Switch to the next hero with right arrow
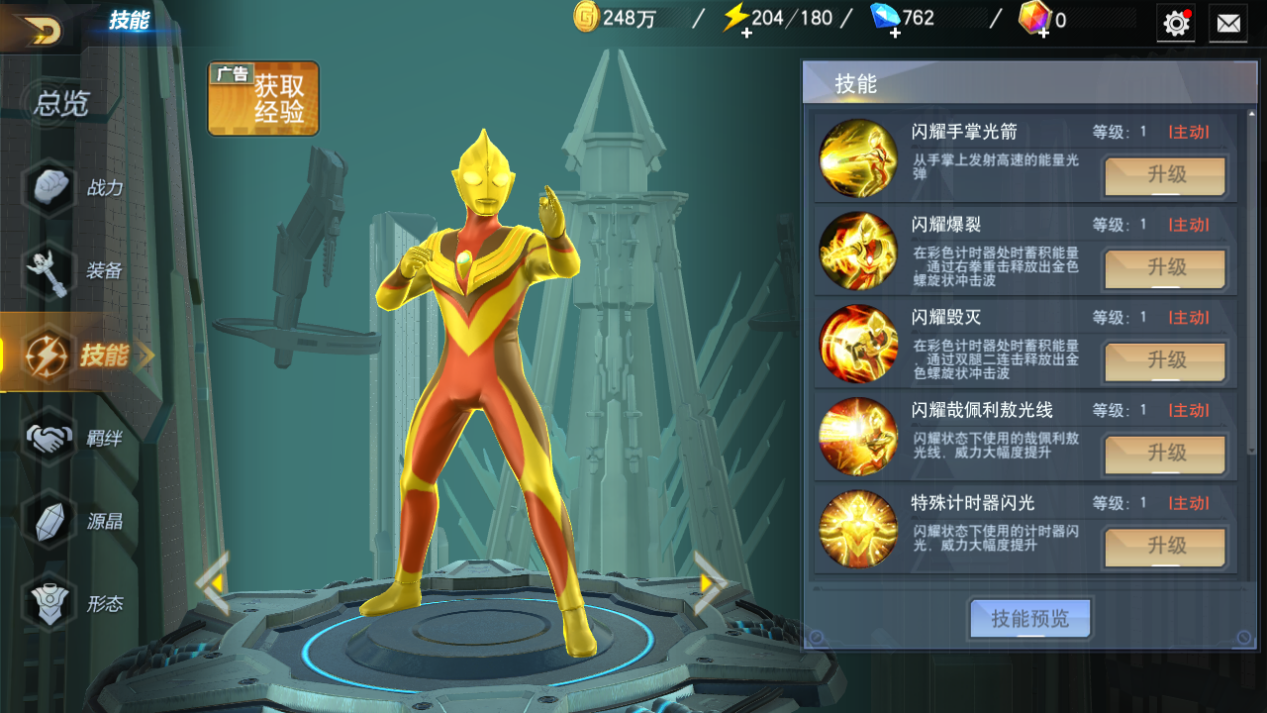The height and width of the screenshot is (713, 1267). tap(708, 582)
